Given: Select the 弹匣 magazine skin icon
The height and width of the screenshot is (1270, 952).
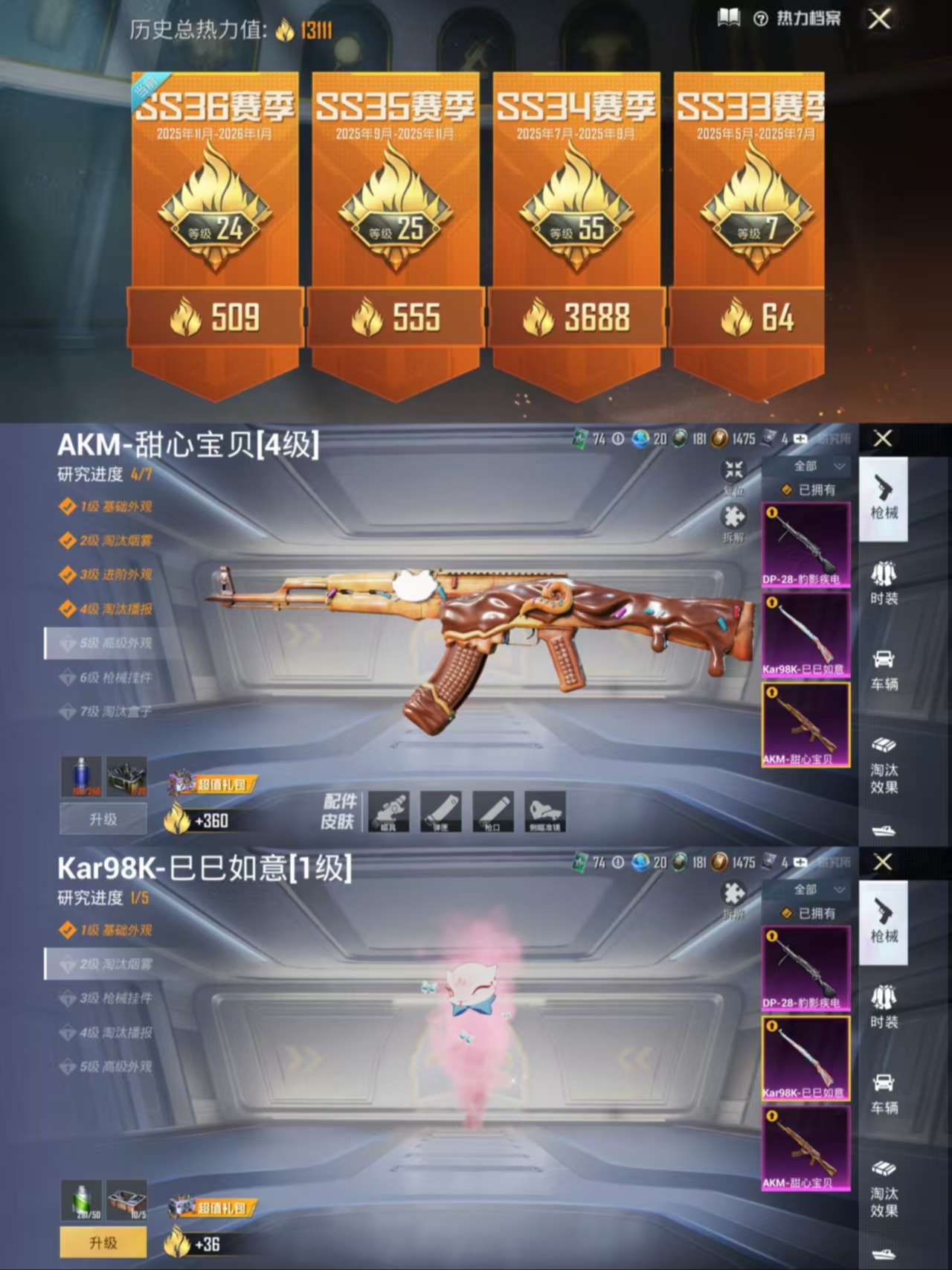Looking at the screenshot, I should (x=439, y=812).
